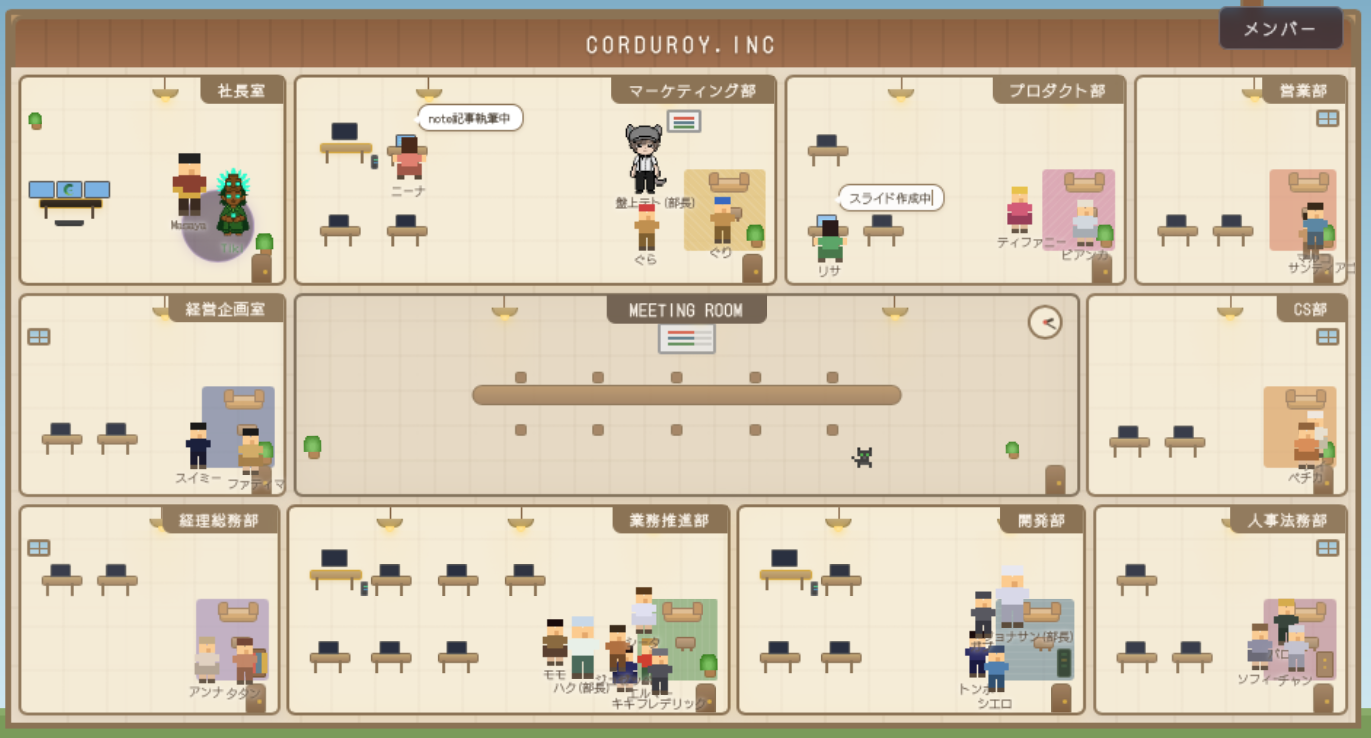
Task: Open the メンバー members list
Action: coord(1280,29)
